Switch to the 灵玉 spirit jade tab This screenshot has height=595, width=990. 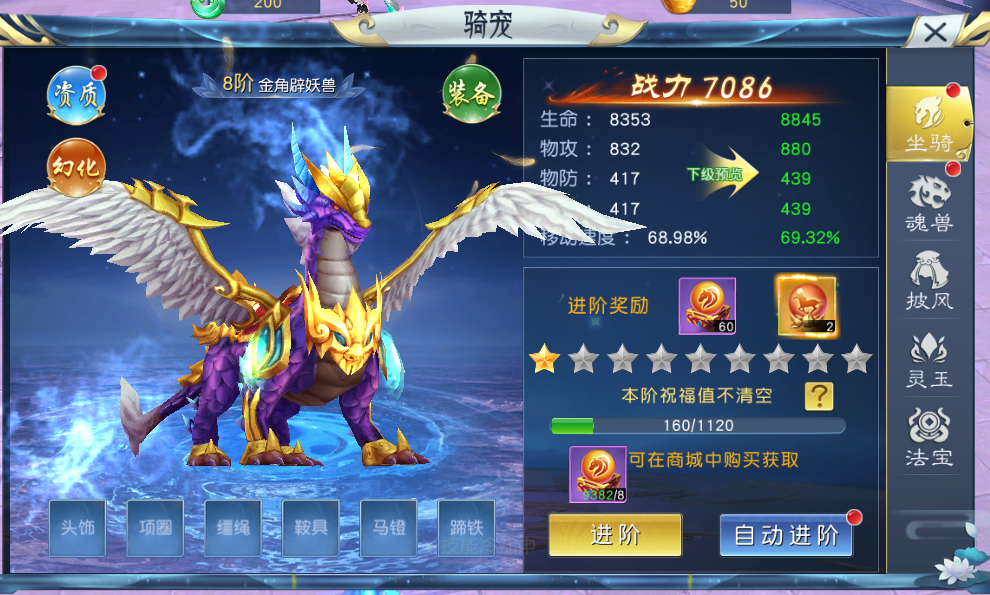coord(929,361)
